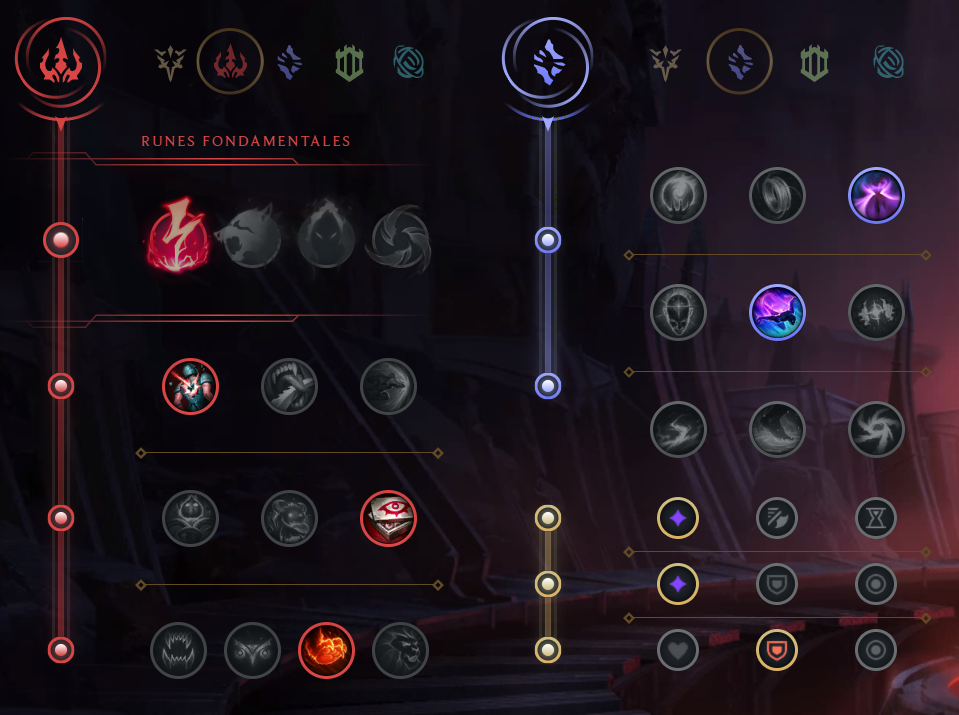The height and width of the screenshot is (715, 959).
Task: Pick the Eyeball Collection rune
Action: coord(388,518)
